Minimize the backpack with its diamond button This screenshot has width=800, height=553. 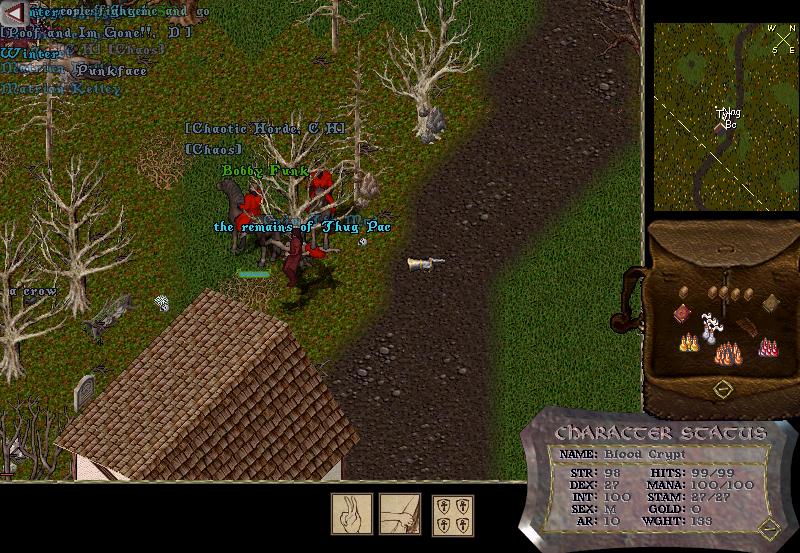pos(725,387)
